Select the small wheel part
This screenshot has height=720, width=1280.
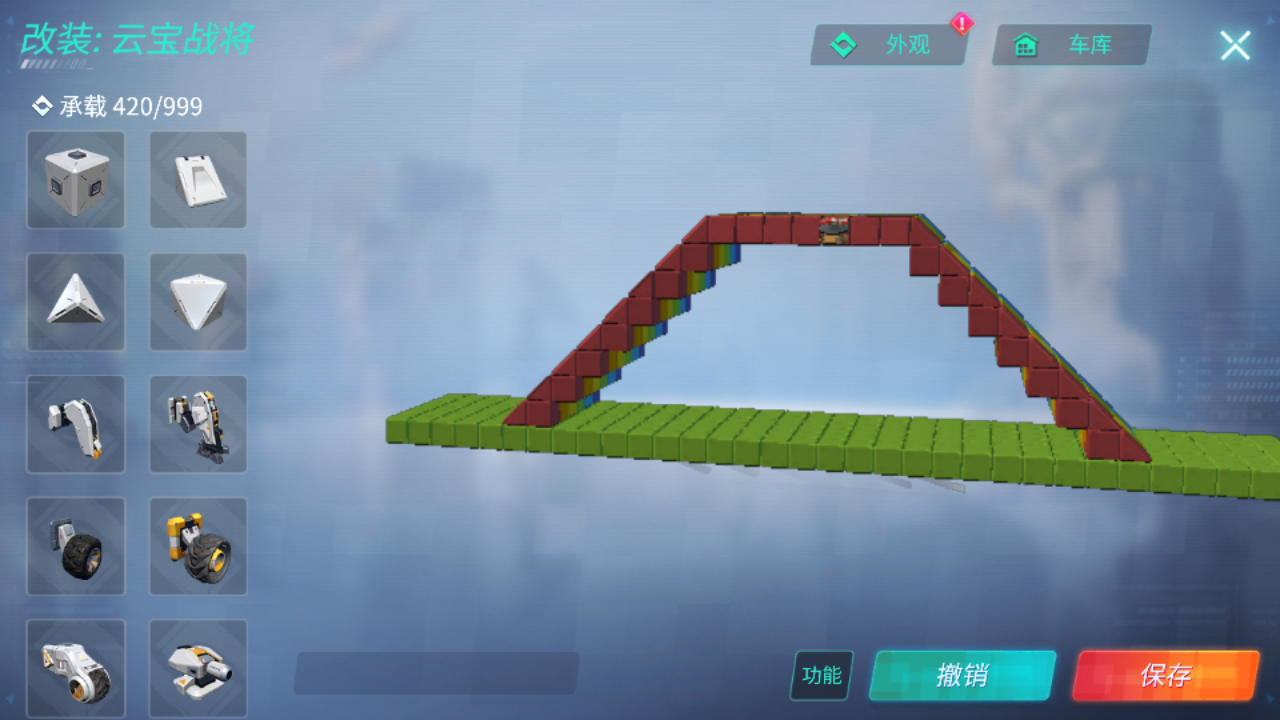click(x=76, y=546)
